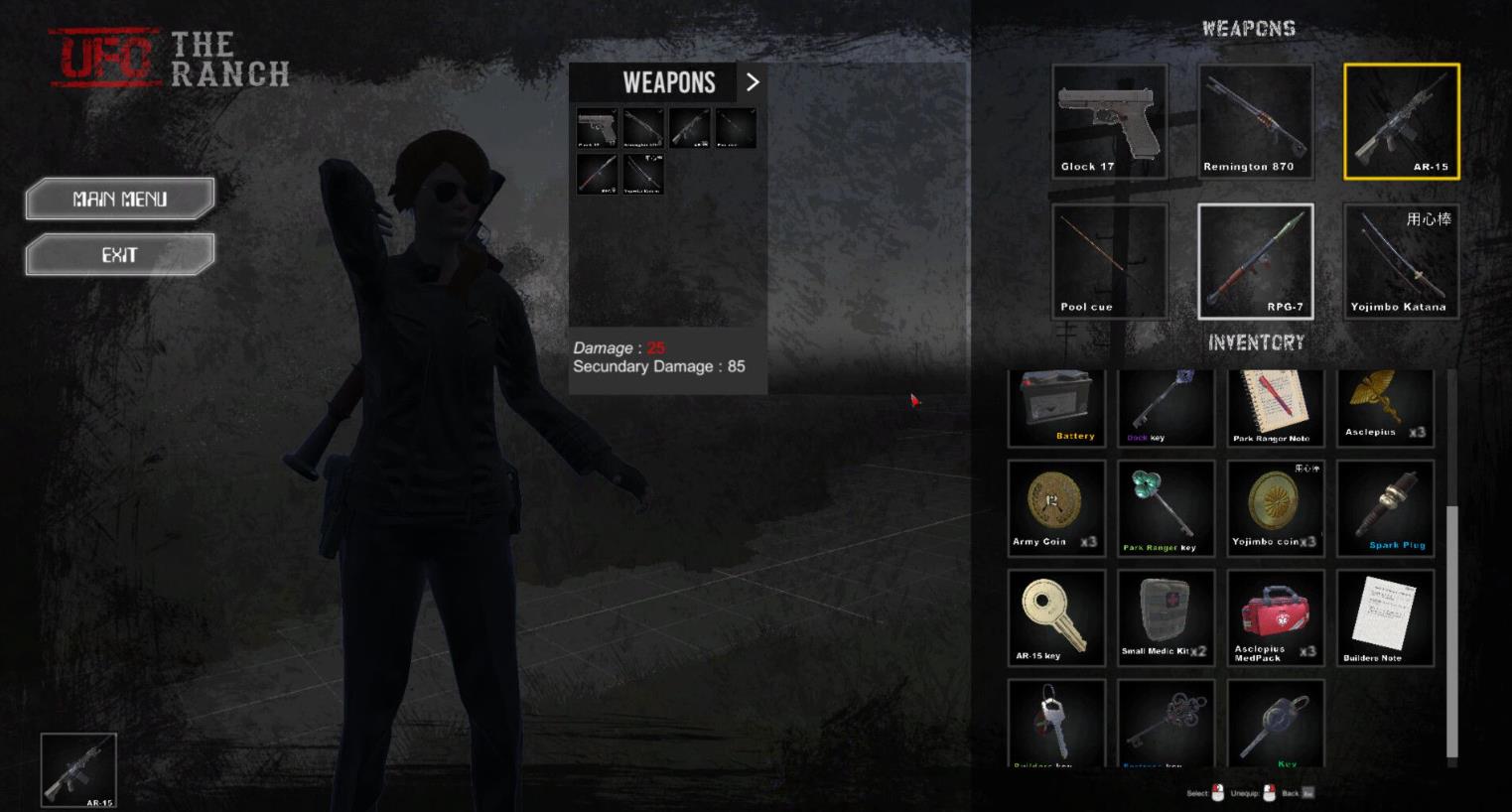Equip the RPG-7 from the large weapons grid
1512x812 pixels.
[1255, 261]
